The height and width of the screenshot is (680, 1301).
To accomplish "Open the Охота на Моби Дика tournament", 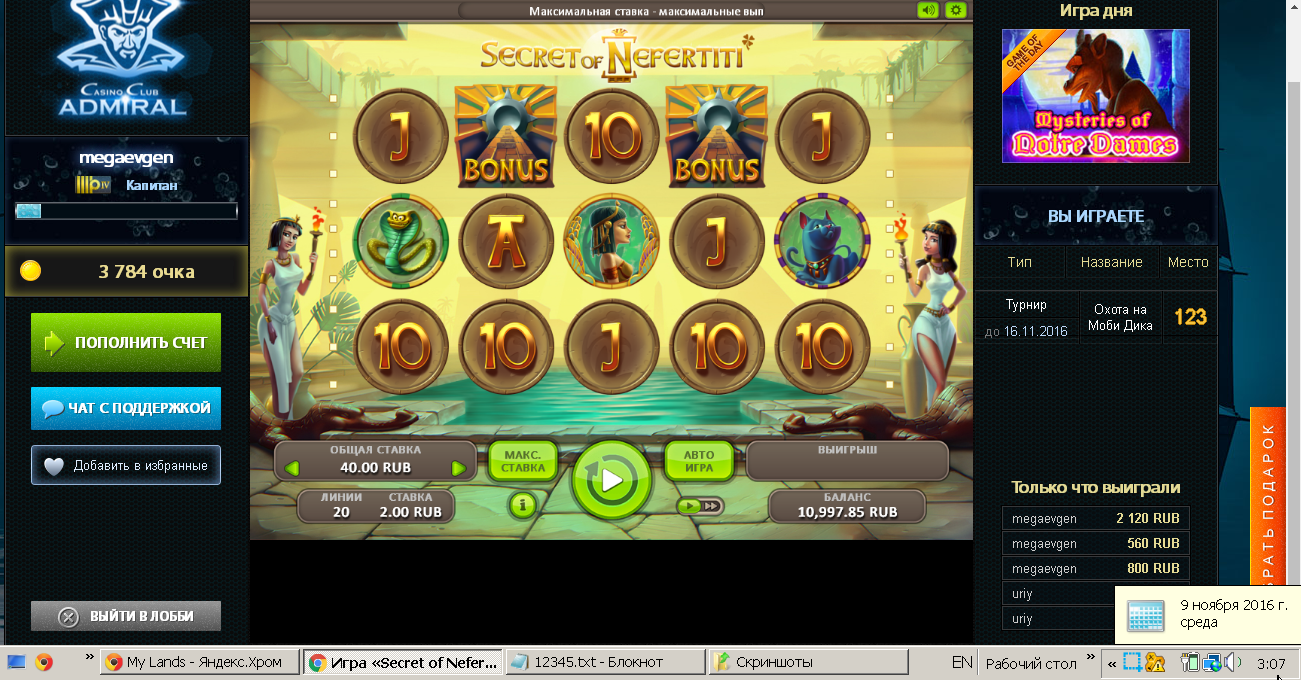I will tap(1120, 317).
